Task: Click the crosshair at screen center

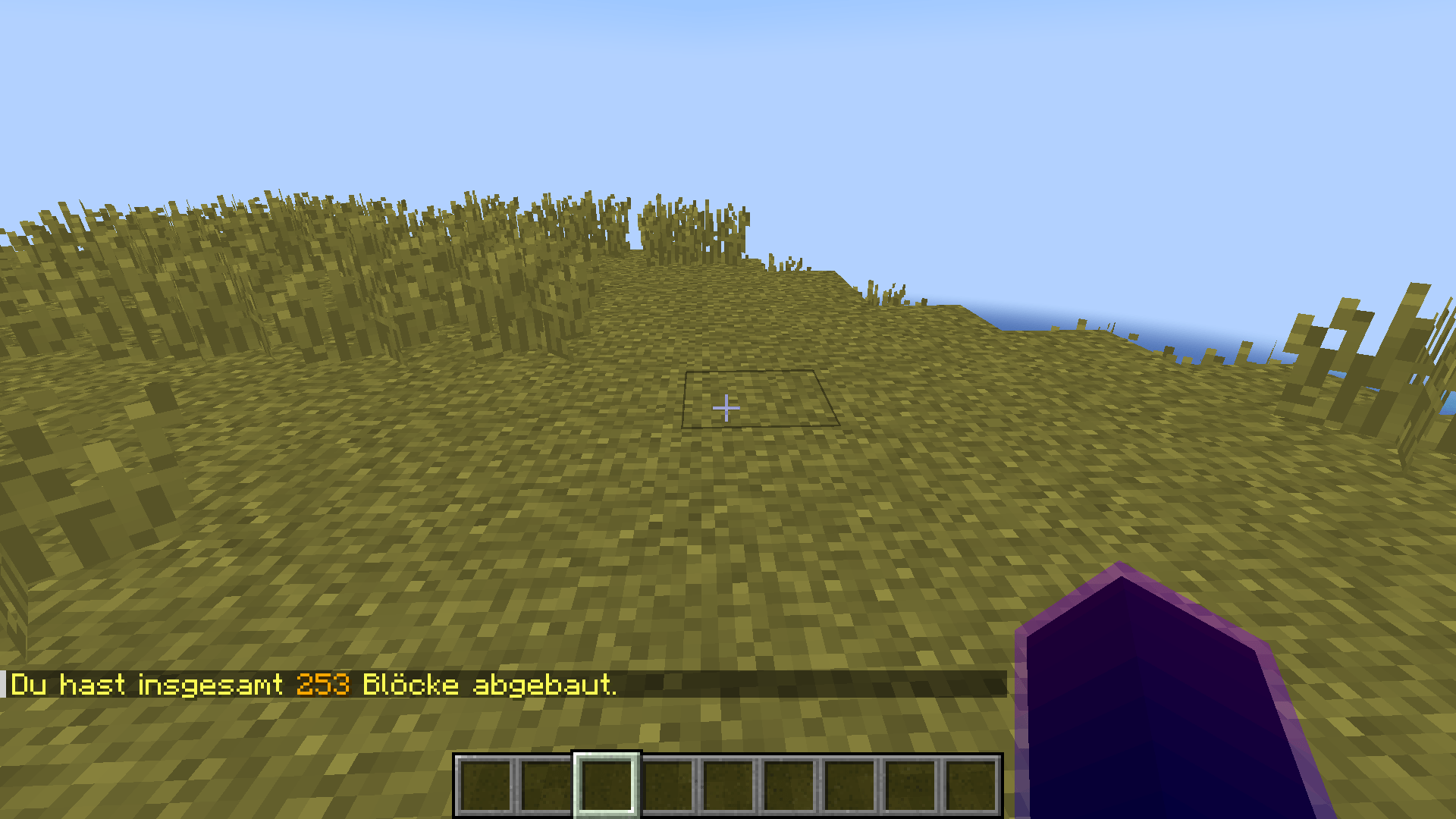Action: 726,409
